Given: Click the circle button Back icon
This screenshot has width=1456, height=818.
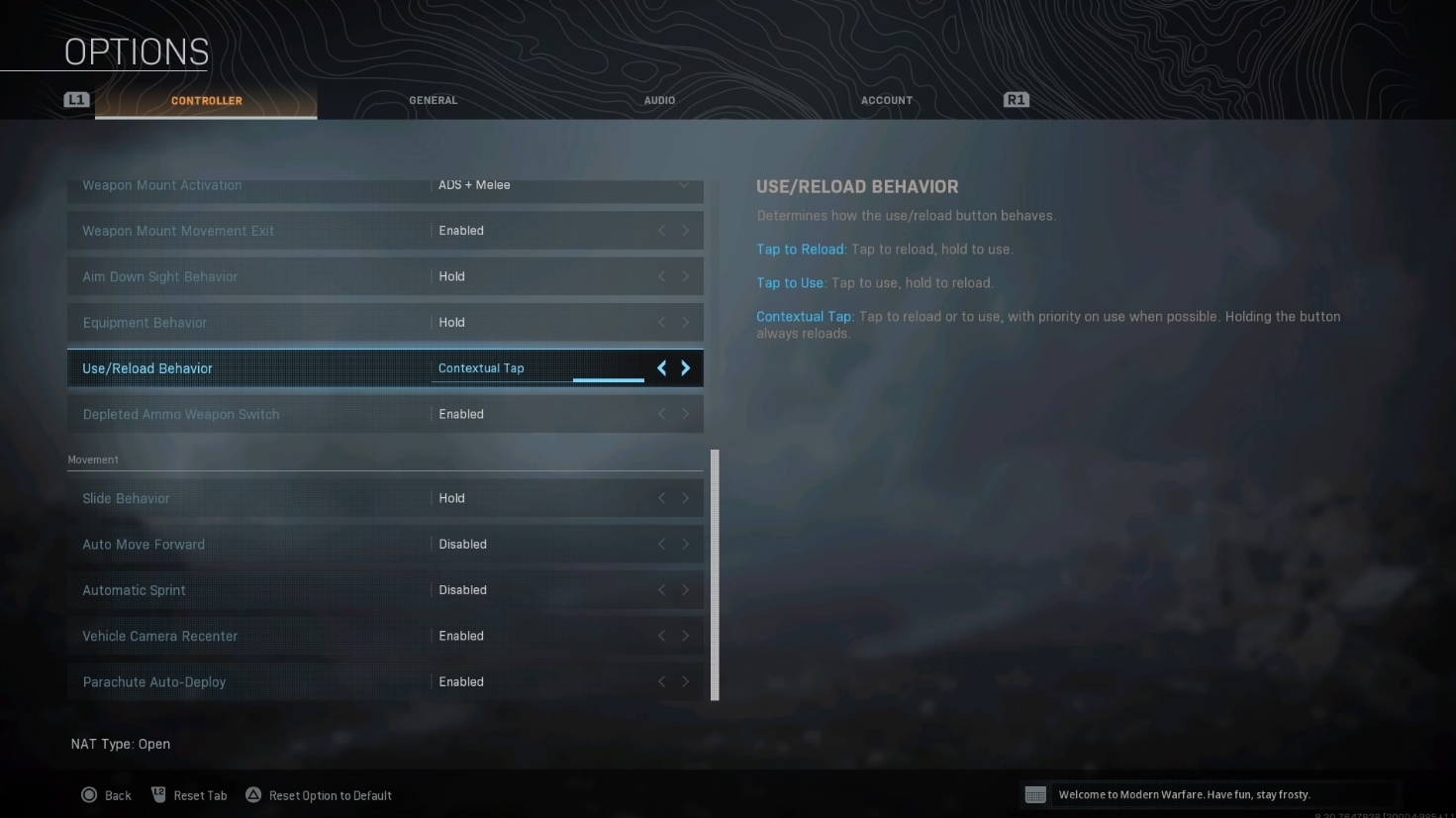Looking at the screenshot, I should click(x=91, y=794).
